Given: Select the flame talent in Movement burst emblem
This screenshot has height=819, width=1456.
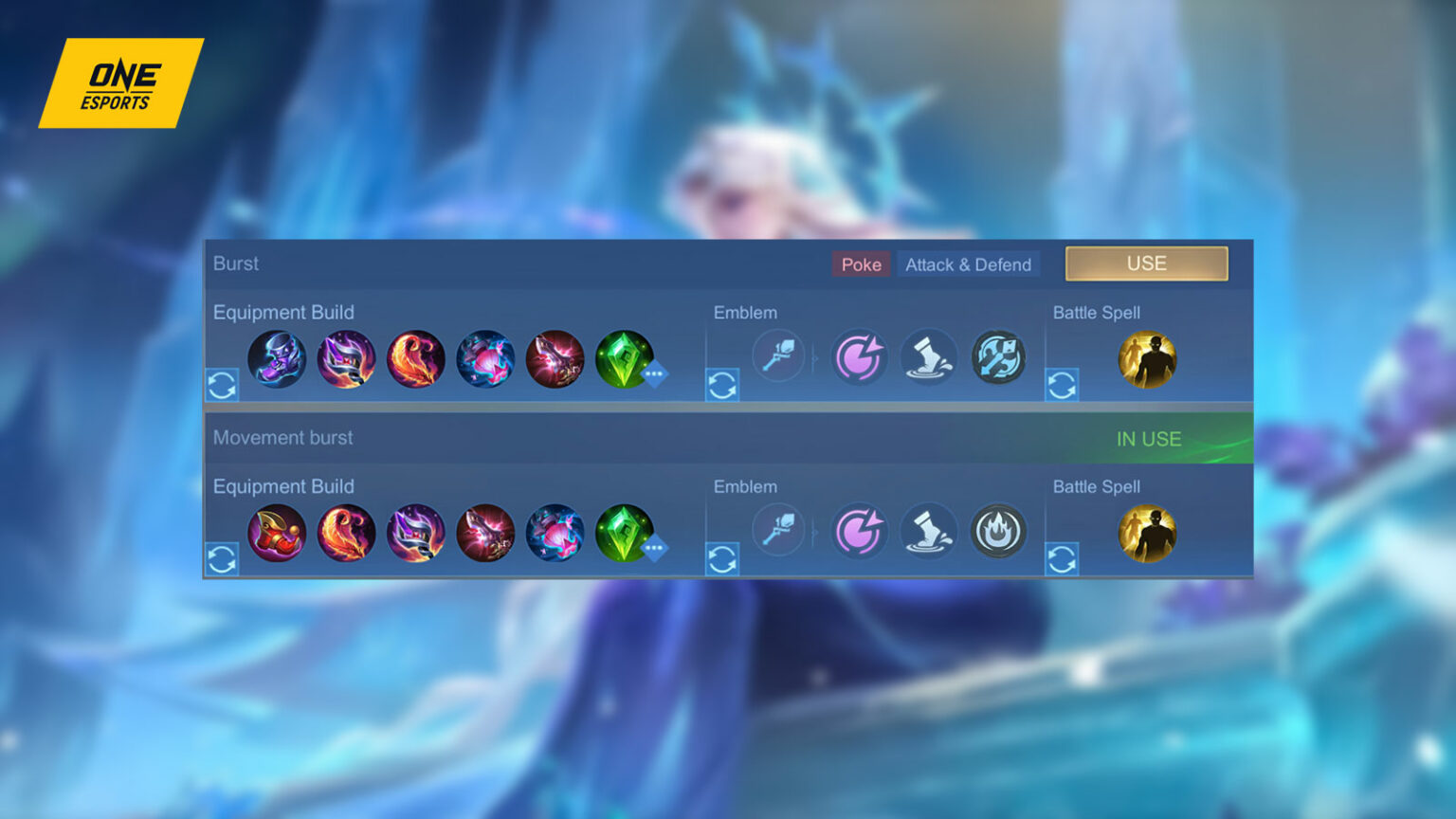Looking at the screenshot, I should pos(999,531).
